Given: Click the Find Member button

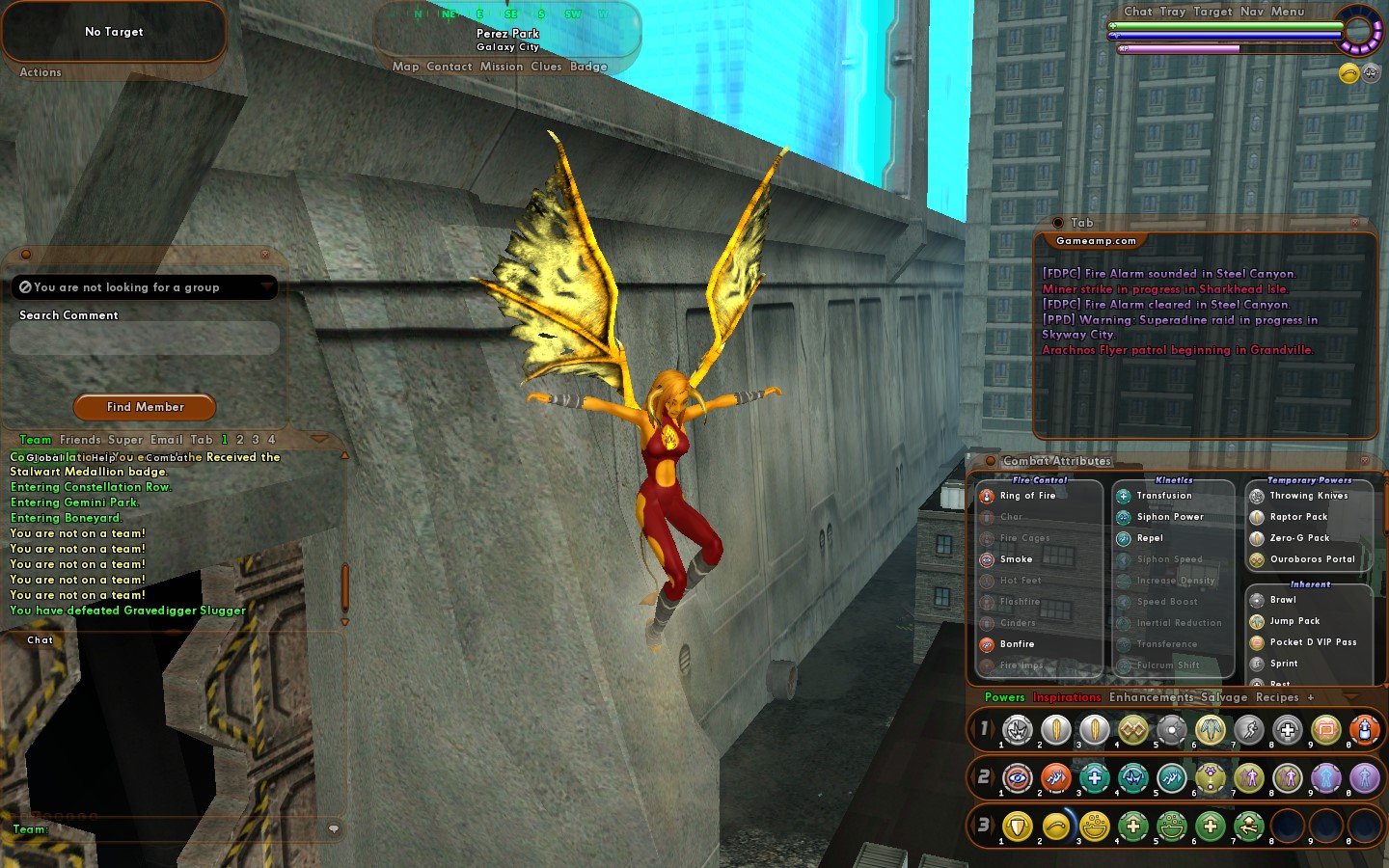Looking at the screenshot, I should [145, 407].
